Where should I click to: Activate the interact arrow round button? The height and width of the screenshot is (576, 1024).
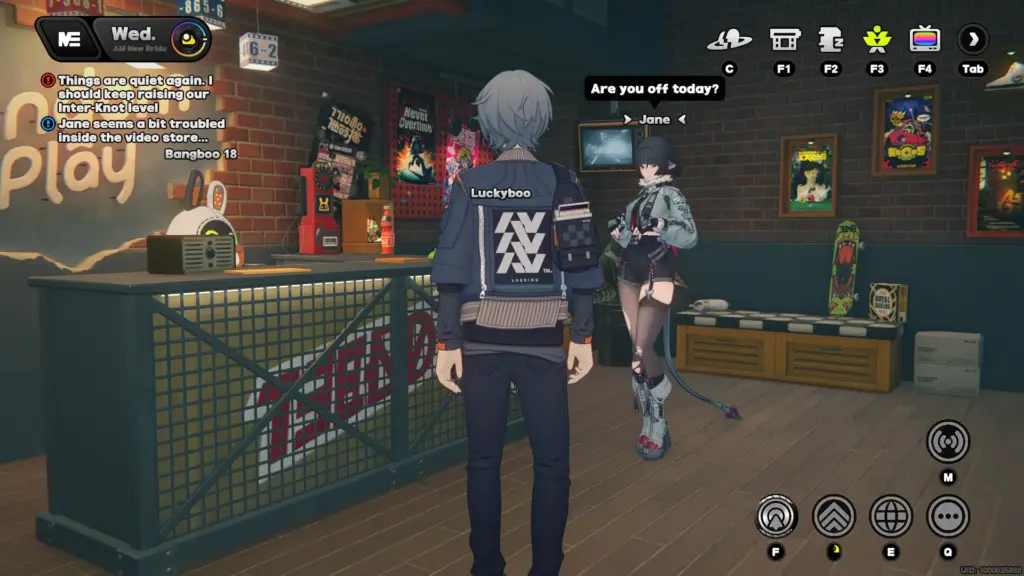click(x=776, y=516)
